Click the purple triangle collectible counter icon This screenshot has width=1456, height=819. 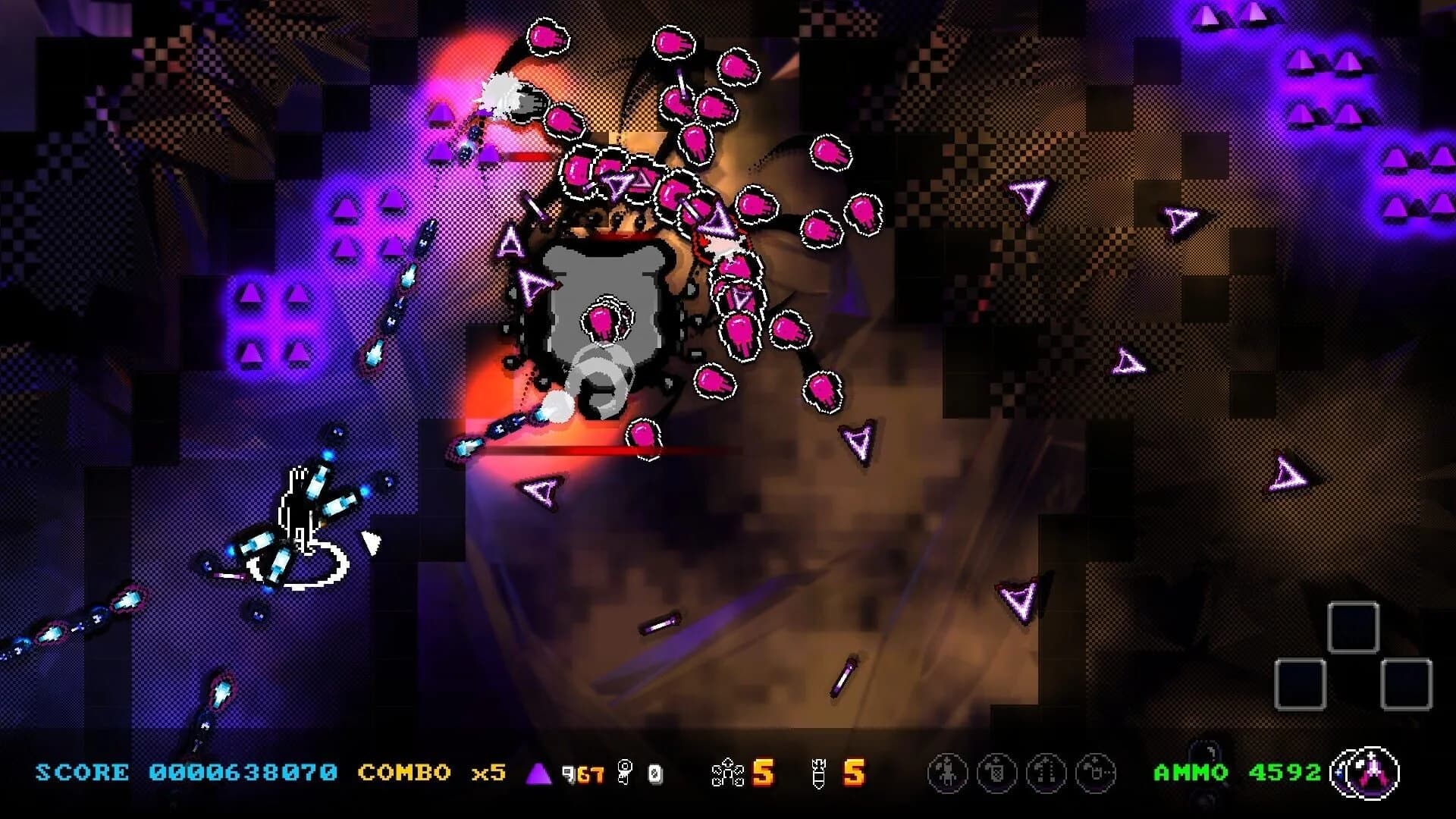538,774
